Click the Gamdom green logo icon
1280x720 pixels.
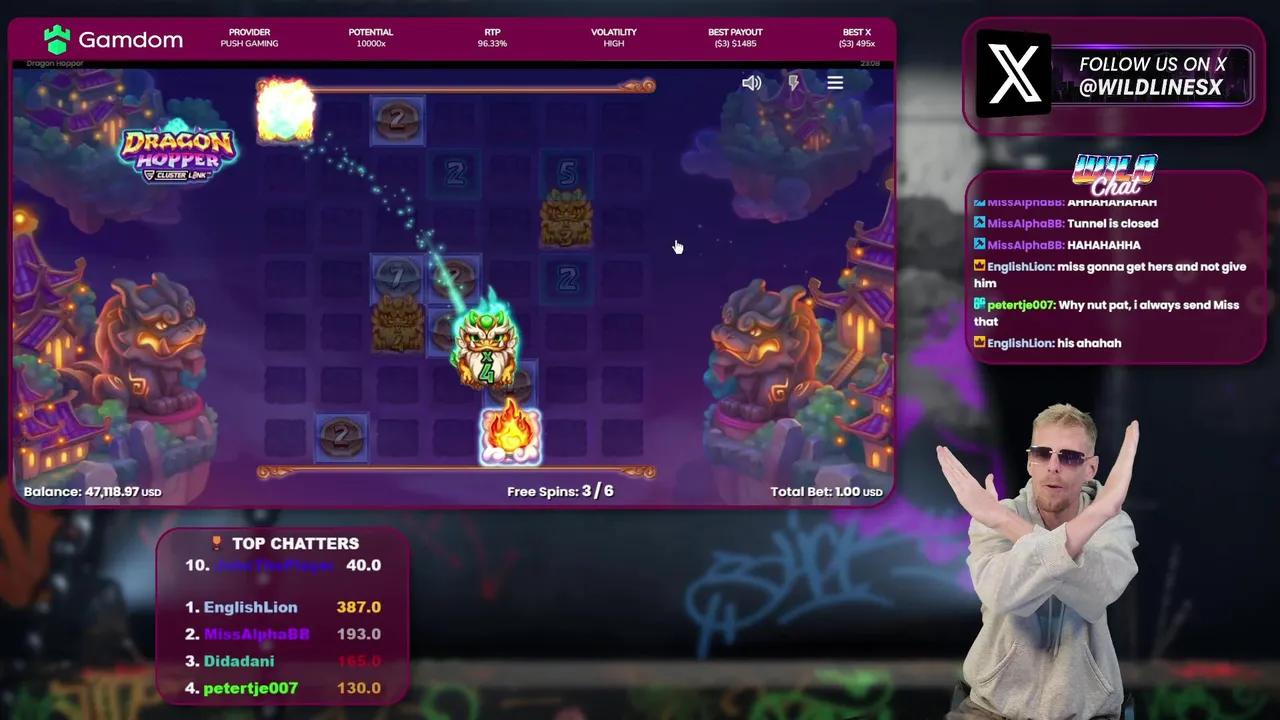click(57, 40)
